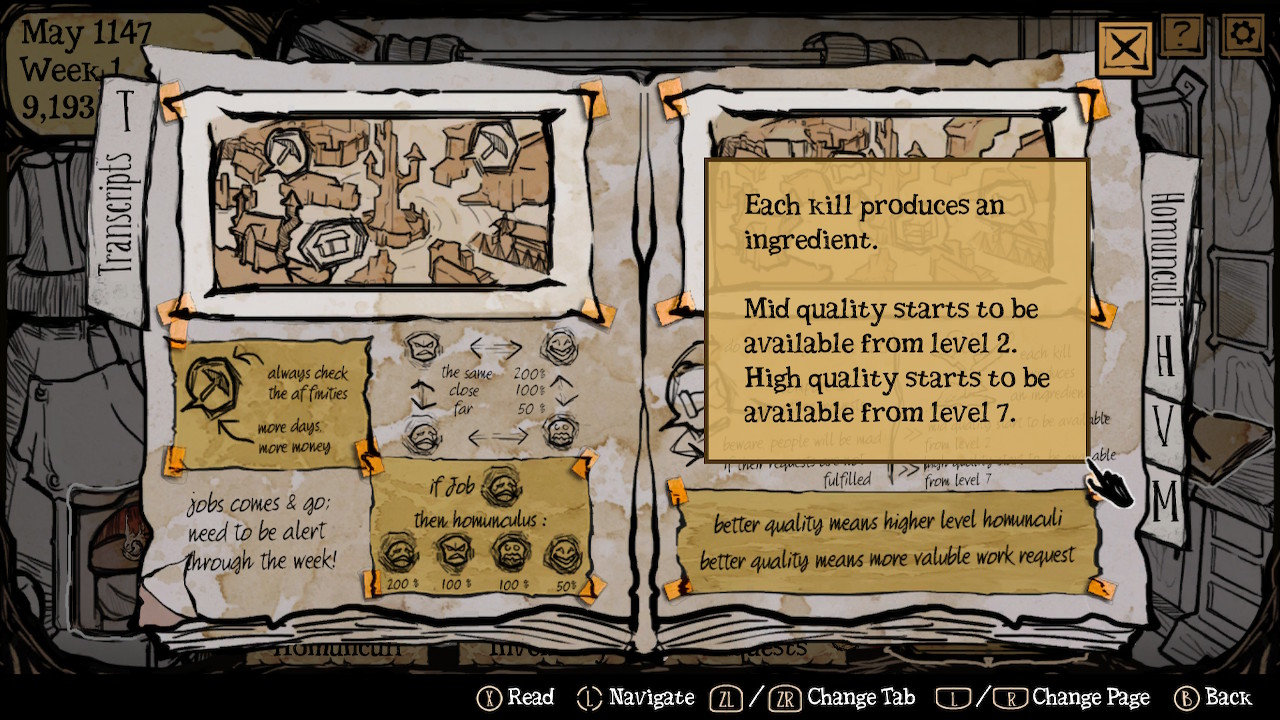Open the help question mark button
This screenshot has height=720, width=1280.
[1182, 35]
